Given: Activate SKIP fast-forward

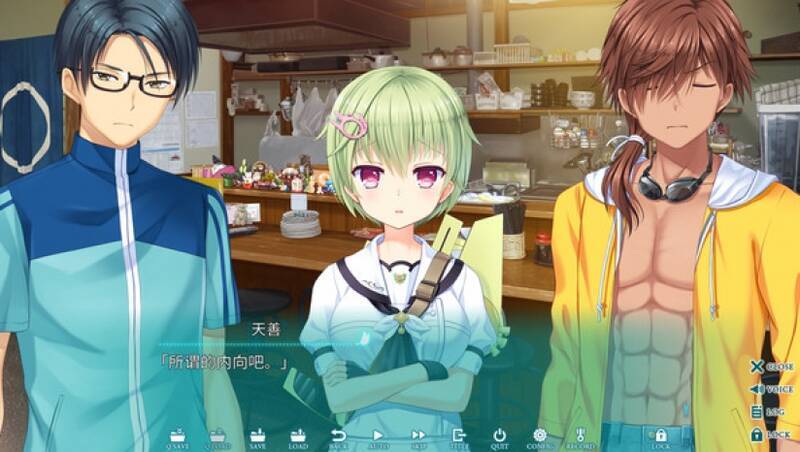Looking at the screenshot, I should (x=419, y=436).
